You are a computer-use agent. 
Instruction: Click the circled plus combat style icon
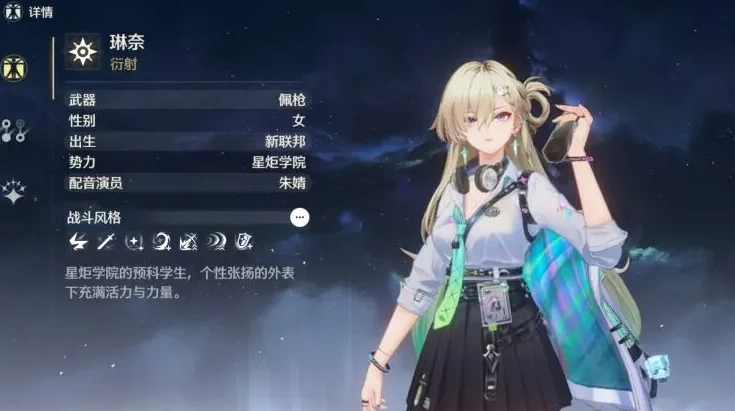click(x=134, y=241)
